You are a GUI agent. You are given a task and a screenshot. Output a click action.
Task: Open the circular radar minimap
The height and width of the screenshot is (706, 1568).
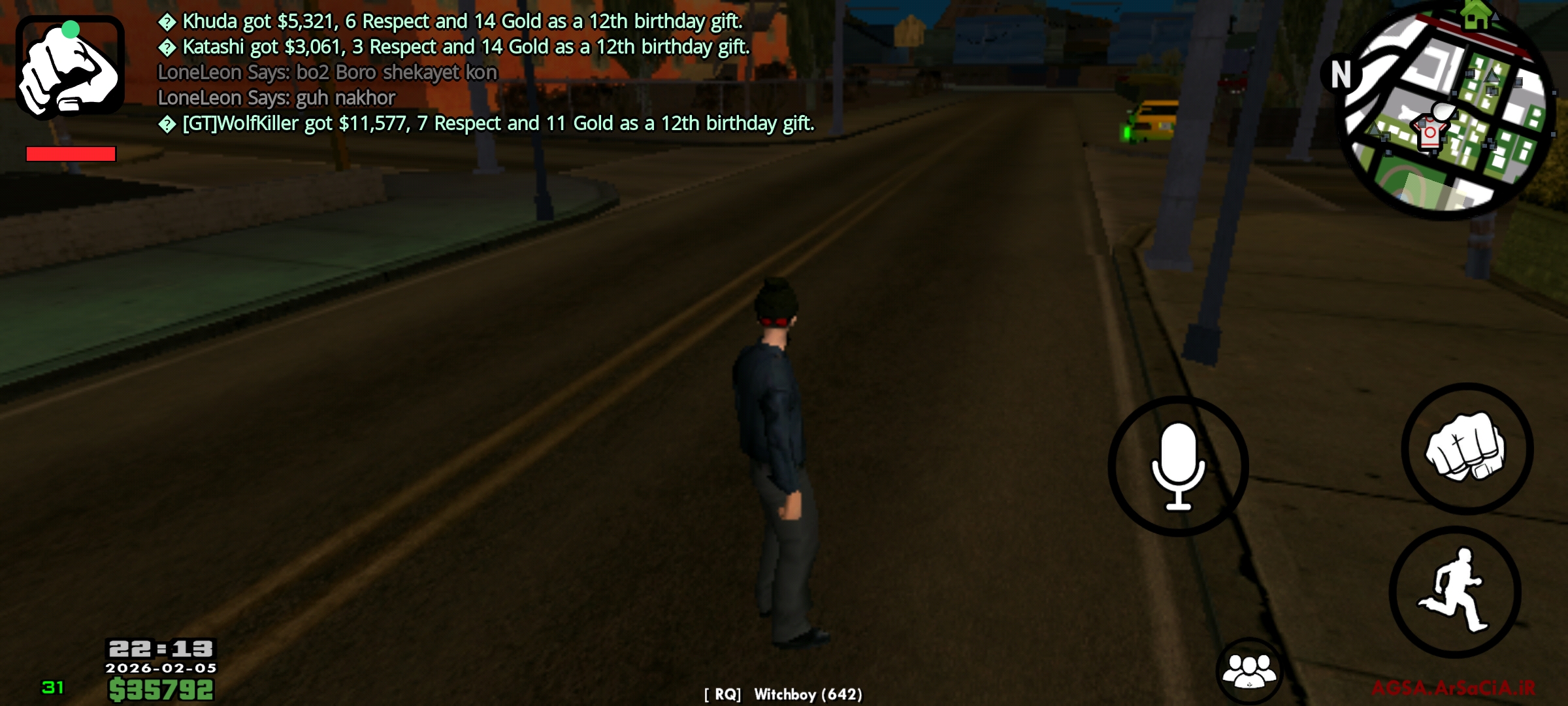coord(1446,111)
